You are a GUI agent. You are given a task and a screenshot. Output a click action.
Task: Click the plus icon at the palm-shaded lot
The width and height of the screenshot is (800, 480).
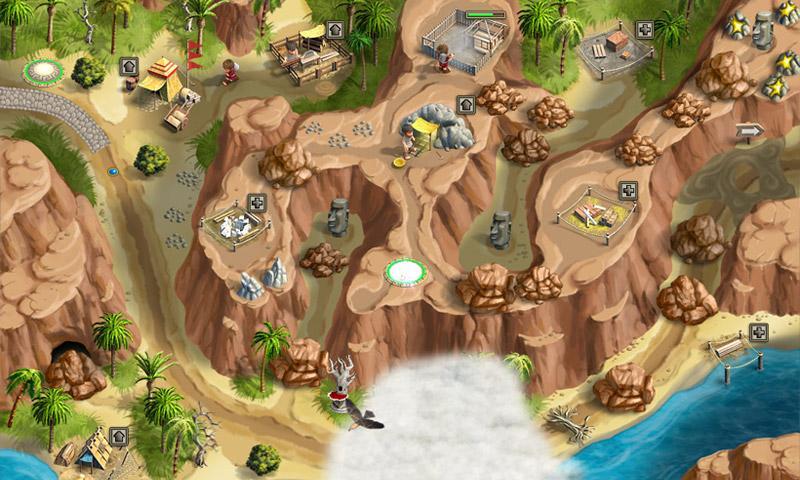tap(645, 29)
